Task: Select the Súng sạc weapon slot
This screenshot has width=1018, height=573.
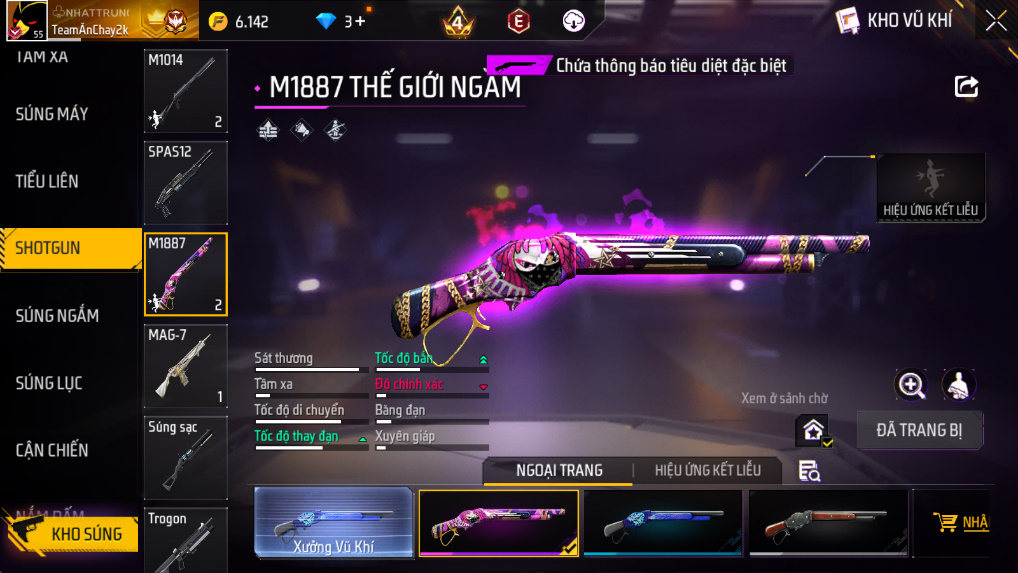Action: point(186,458)
